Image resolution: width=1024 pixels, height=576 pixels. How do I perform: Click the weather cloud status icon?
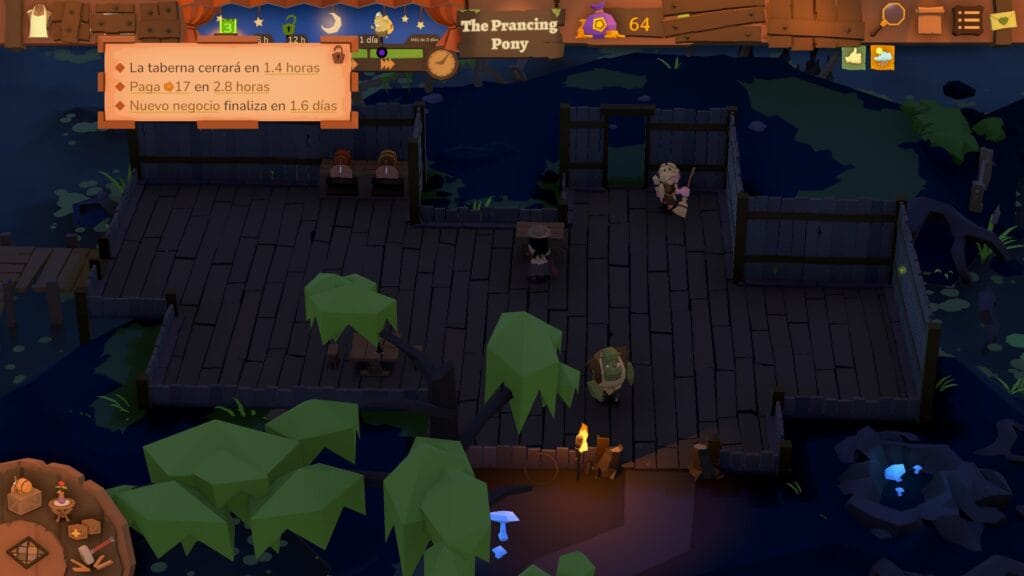tap(882, 58)
